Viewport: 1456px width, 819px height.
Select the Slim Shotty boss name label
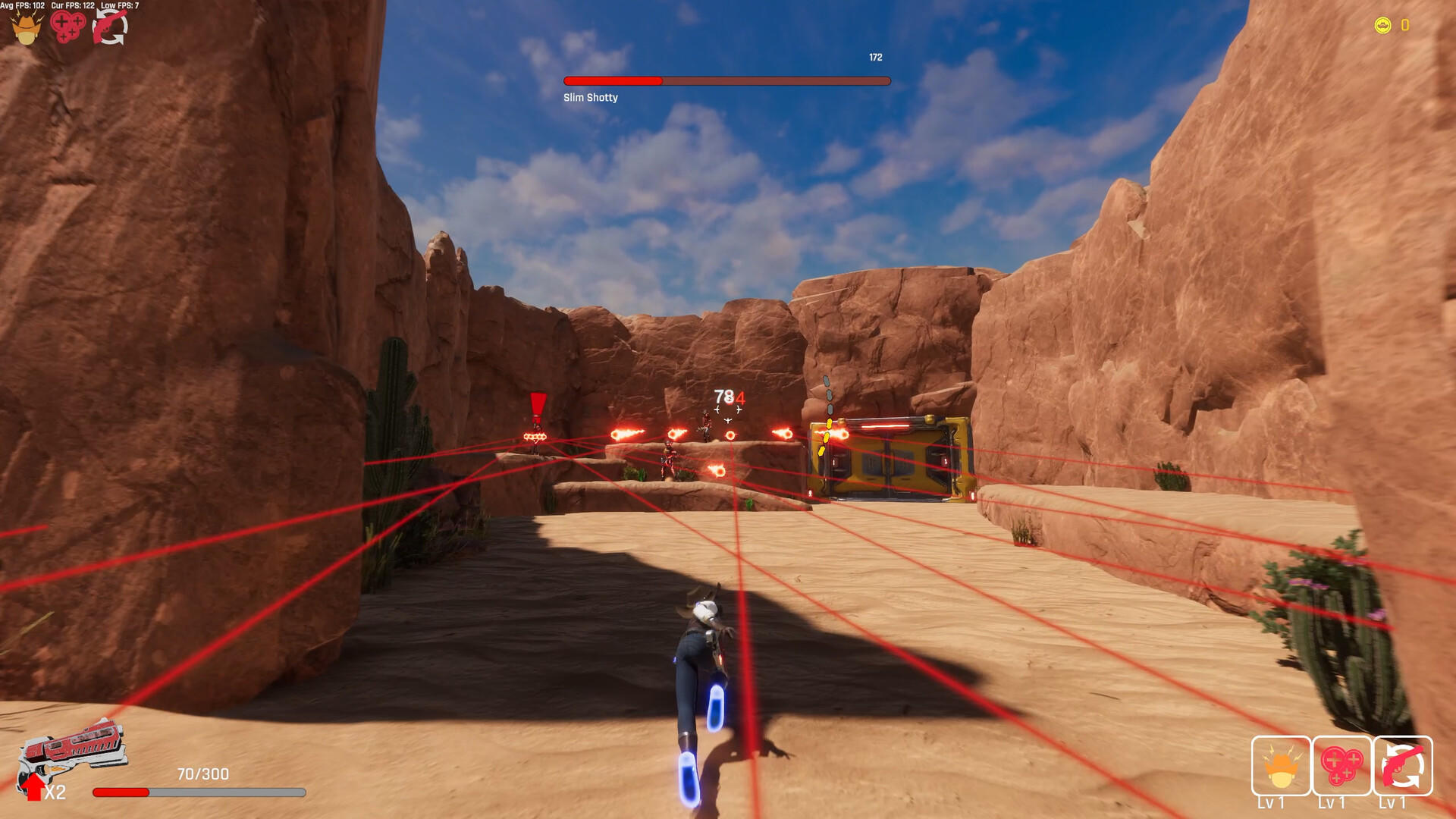point(591,97)
